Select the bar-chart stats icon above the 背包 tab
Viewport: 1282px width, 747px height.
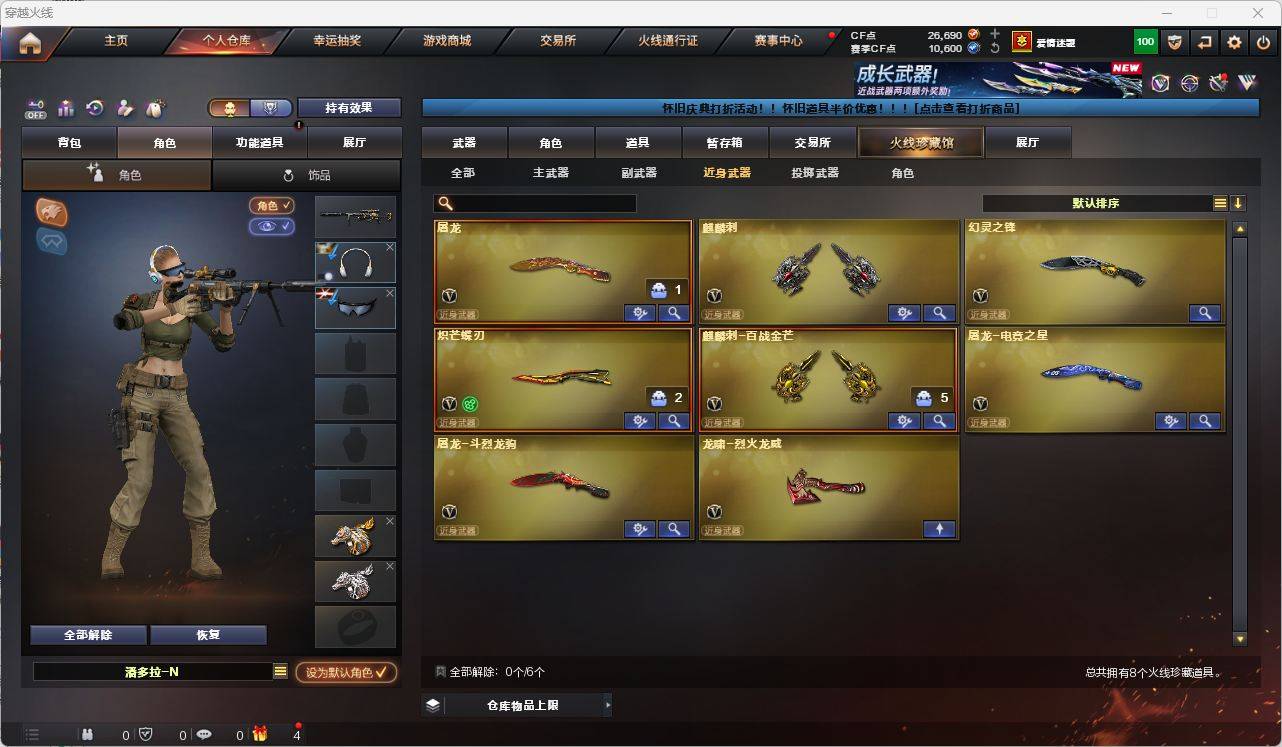point(64,107)
